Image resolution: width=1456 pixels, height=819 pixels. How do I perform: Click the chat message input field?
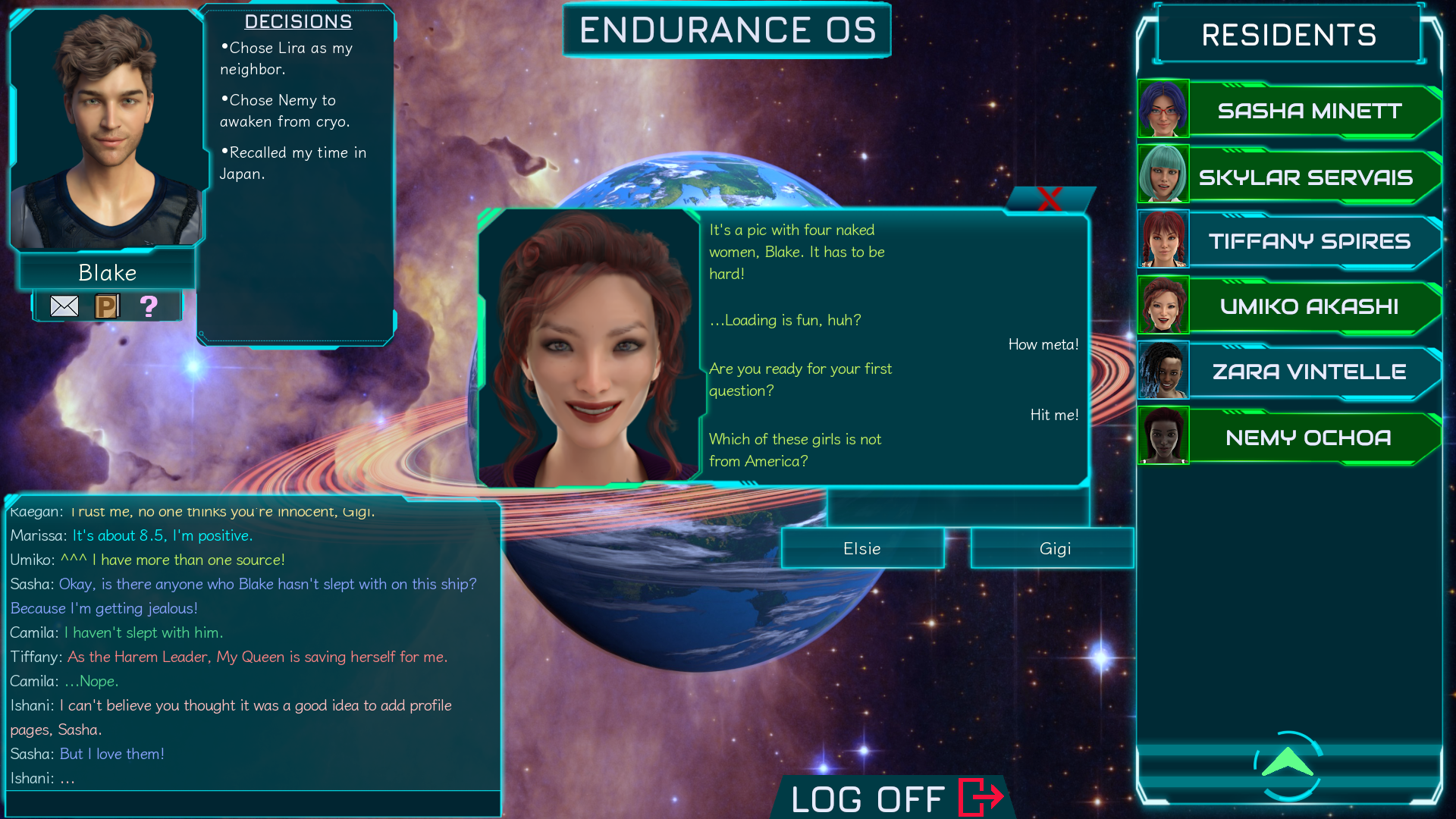(253, 804)
